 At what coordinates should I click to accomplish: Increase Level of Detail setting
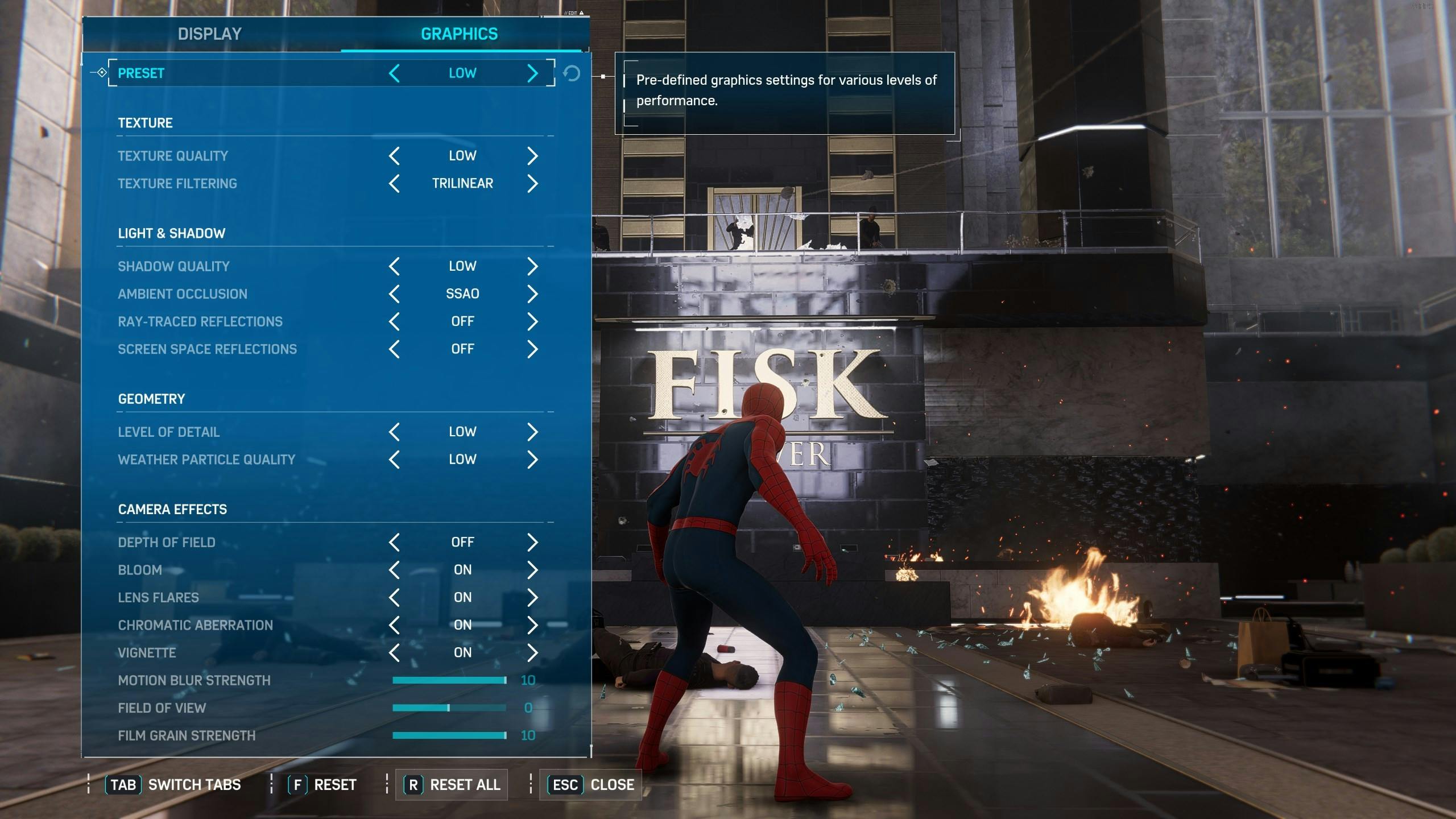[532, 432]
